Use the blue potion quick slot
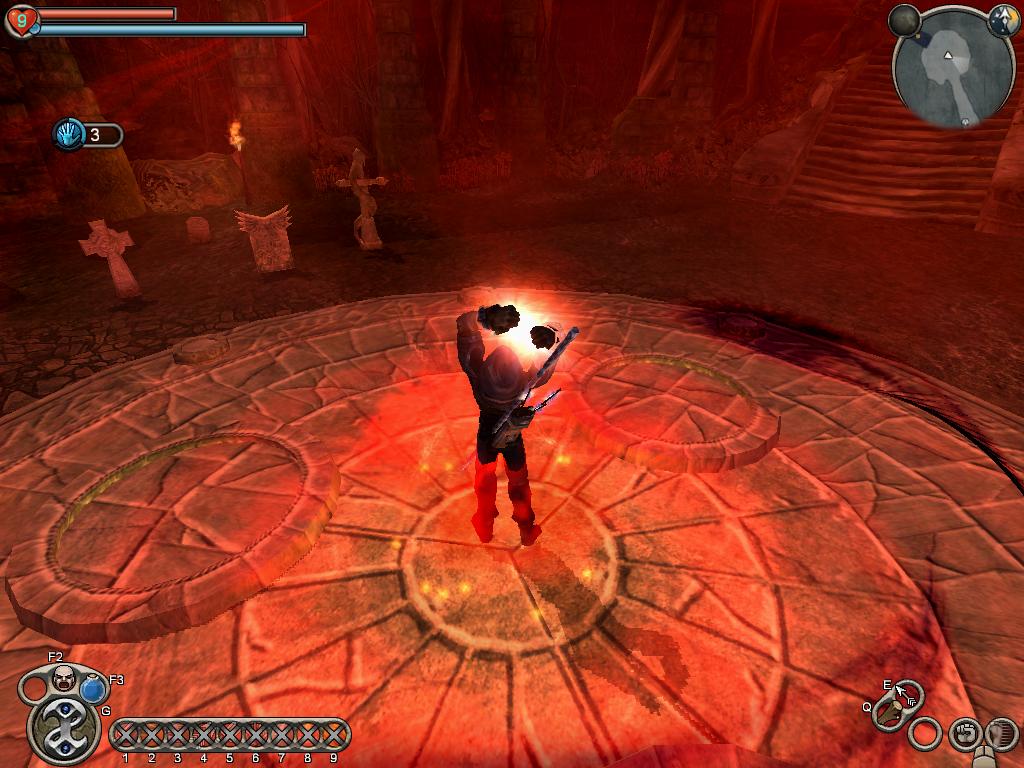Screen dimensions: 1024x768 (x=94, y=689)
